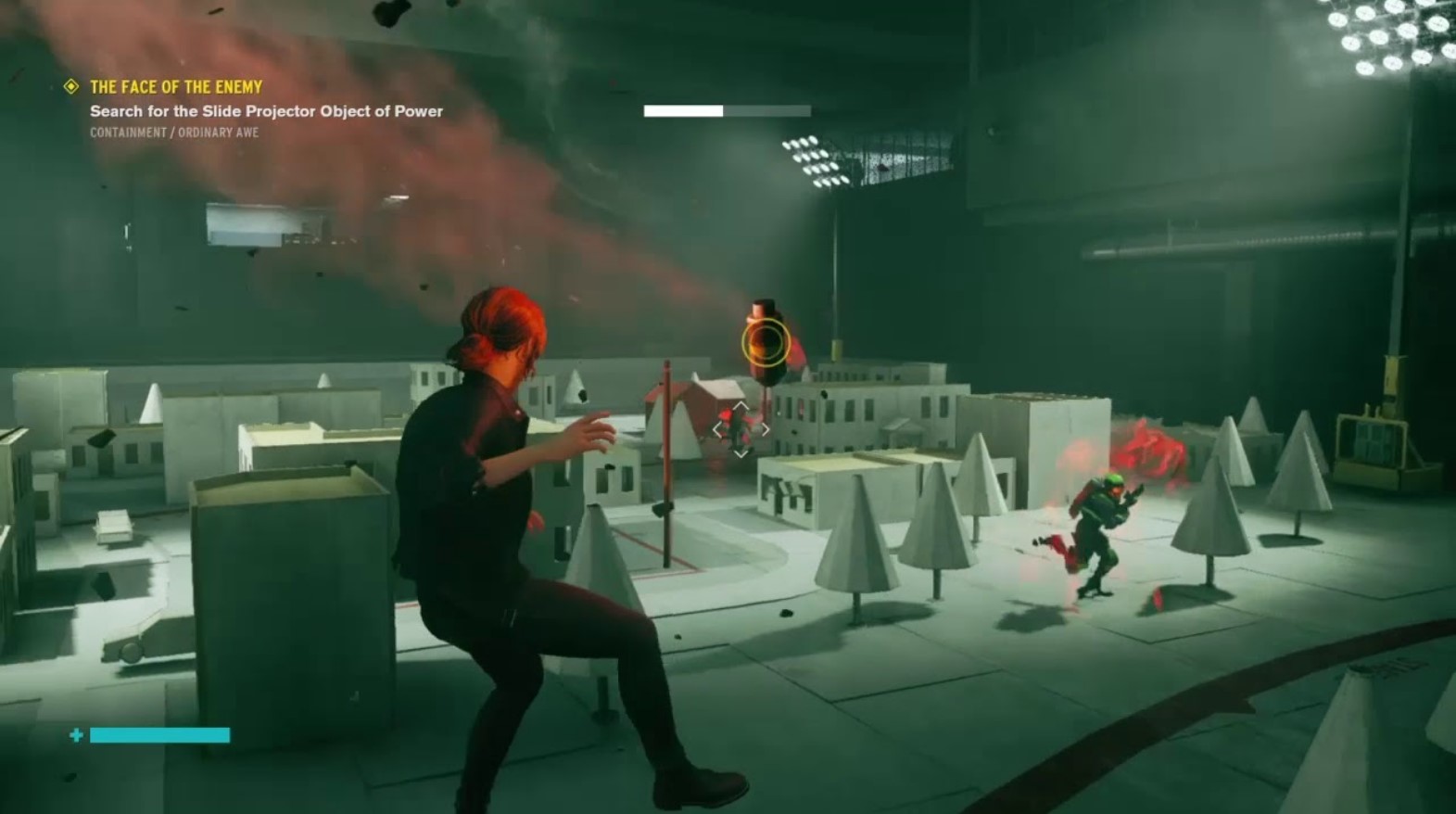Click the enemy health bar at top center
Viewport: 1456px width, 814px height.
click(725, 110)
